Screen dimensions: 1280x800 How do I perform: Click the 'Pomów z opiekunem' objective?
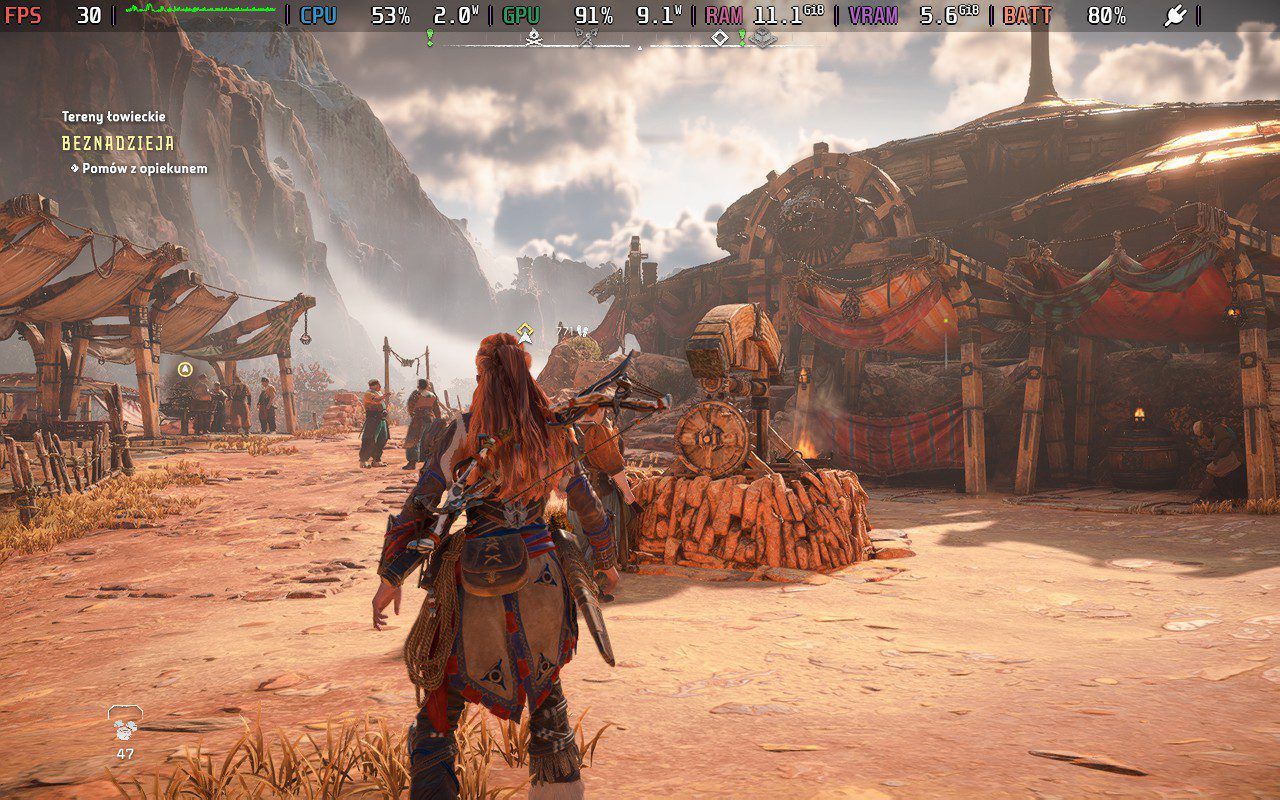[x=144, y=169]
